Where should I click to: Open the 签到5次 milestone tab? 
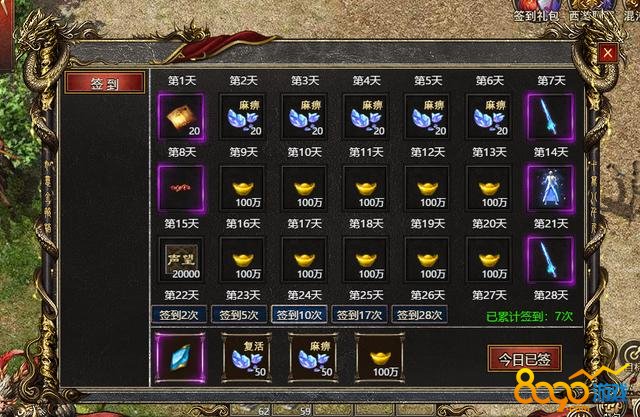[240, 314]
